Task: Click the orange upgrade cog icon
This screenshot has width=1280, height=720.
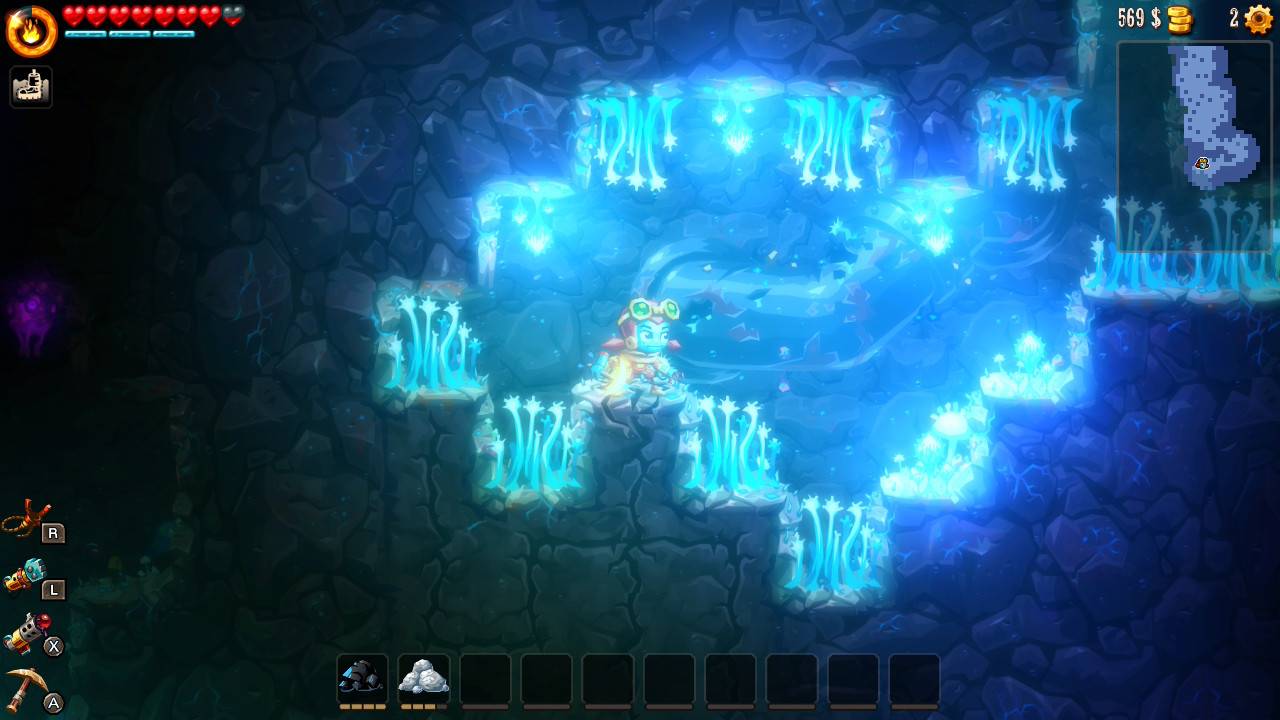Action: pyautogui.click(x=1258, y=19)
